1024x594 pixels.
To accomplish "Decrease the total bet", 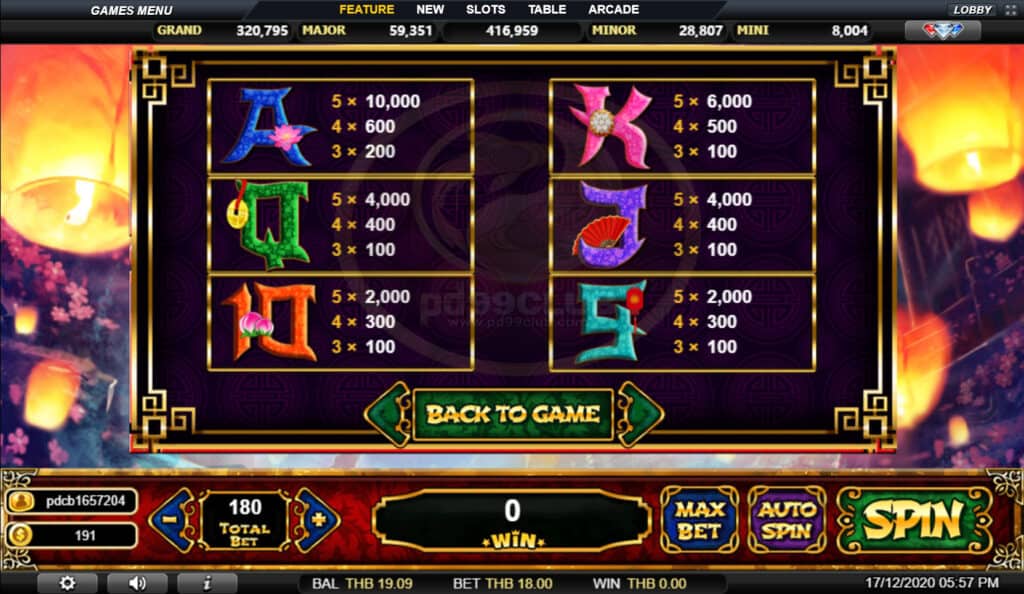I will pos(168,520).
